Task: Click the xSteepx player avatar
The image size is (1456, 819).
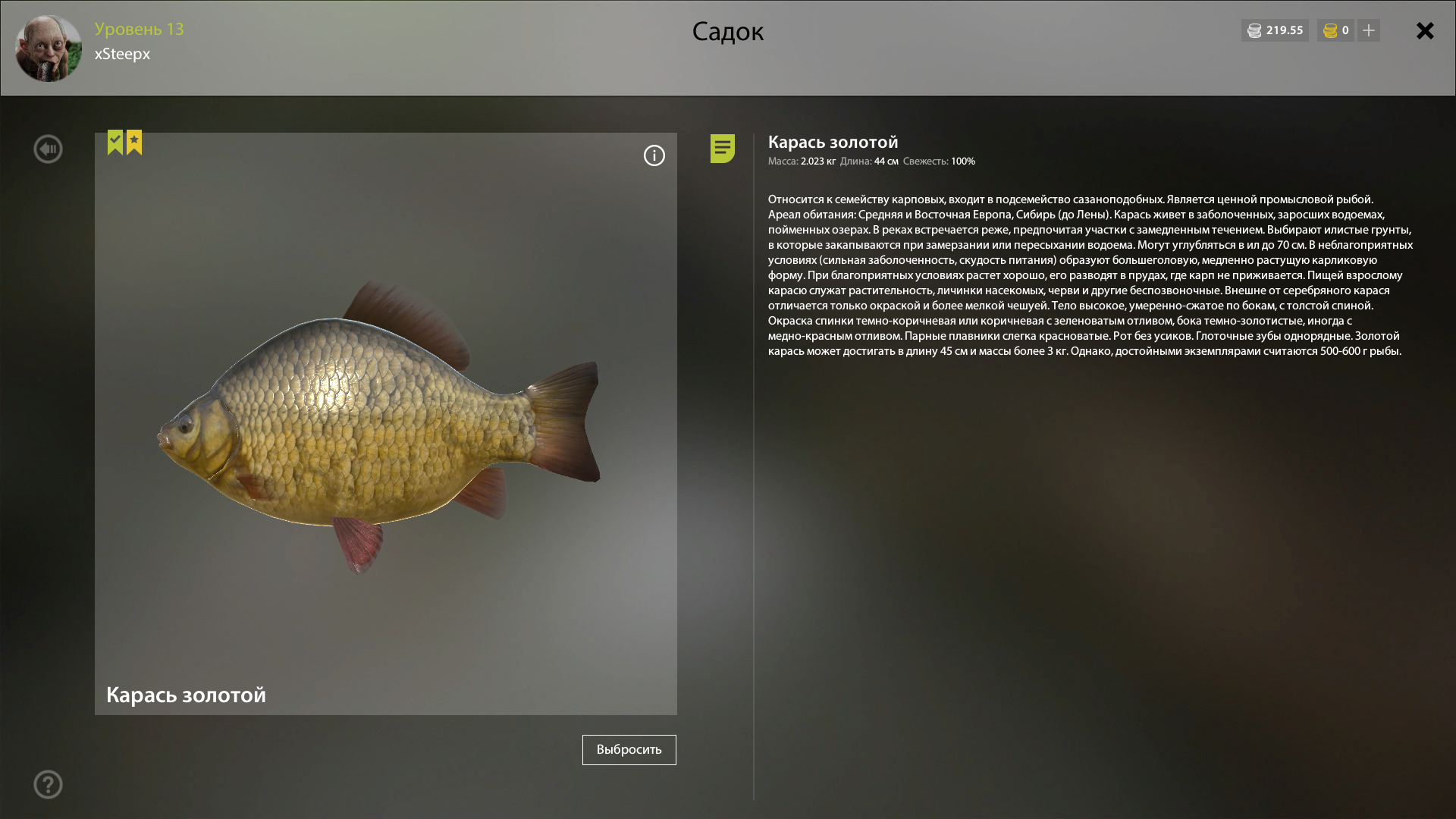Action: coord(49,49)
